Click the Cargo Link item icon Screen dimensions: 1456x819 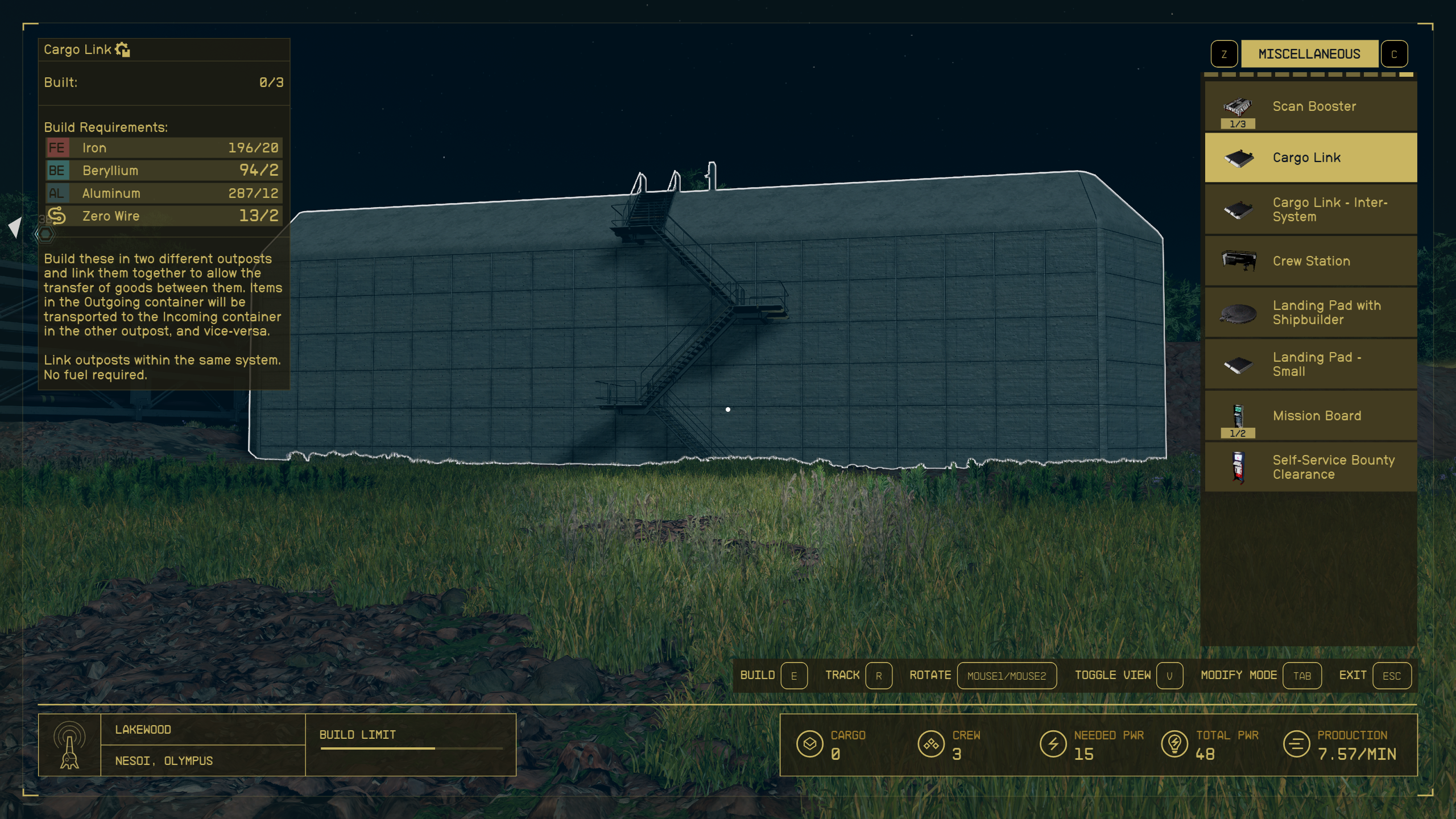pos(1238,157)
